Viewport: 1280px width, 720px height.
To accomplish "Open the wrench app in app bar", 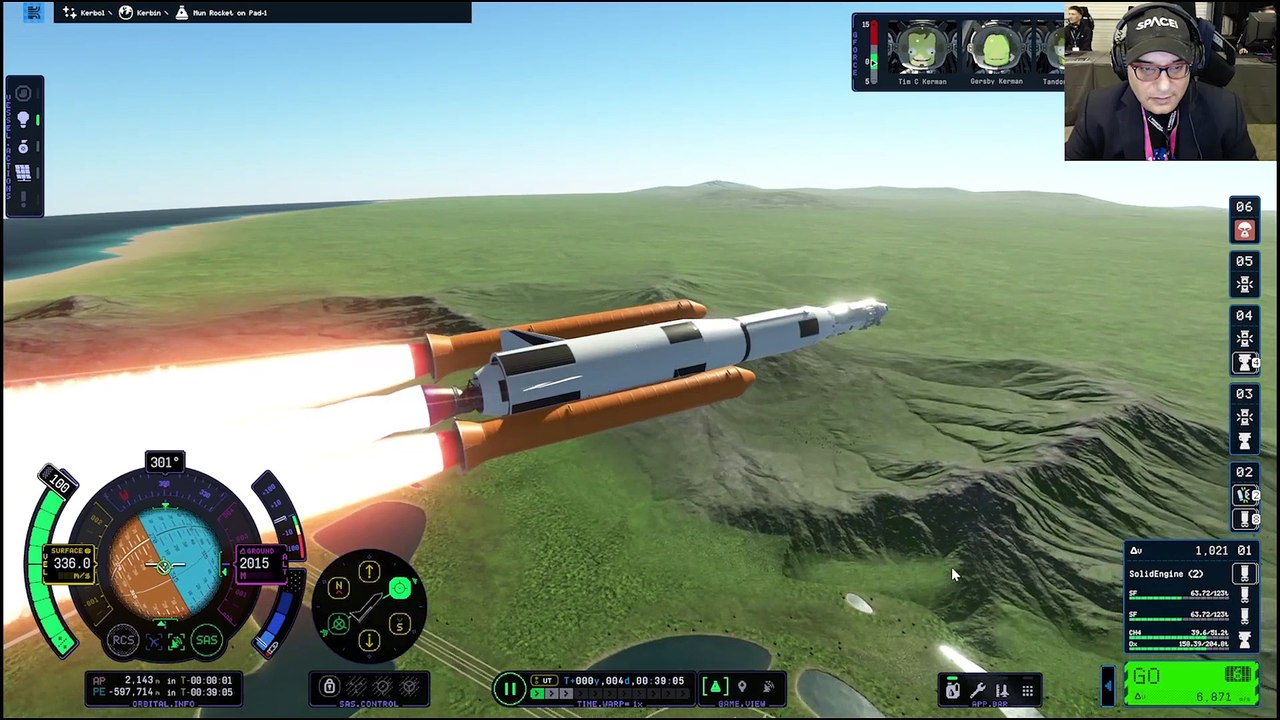I will pos(977,689).
